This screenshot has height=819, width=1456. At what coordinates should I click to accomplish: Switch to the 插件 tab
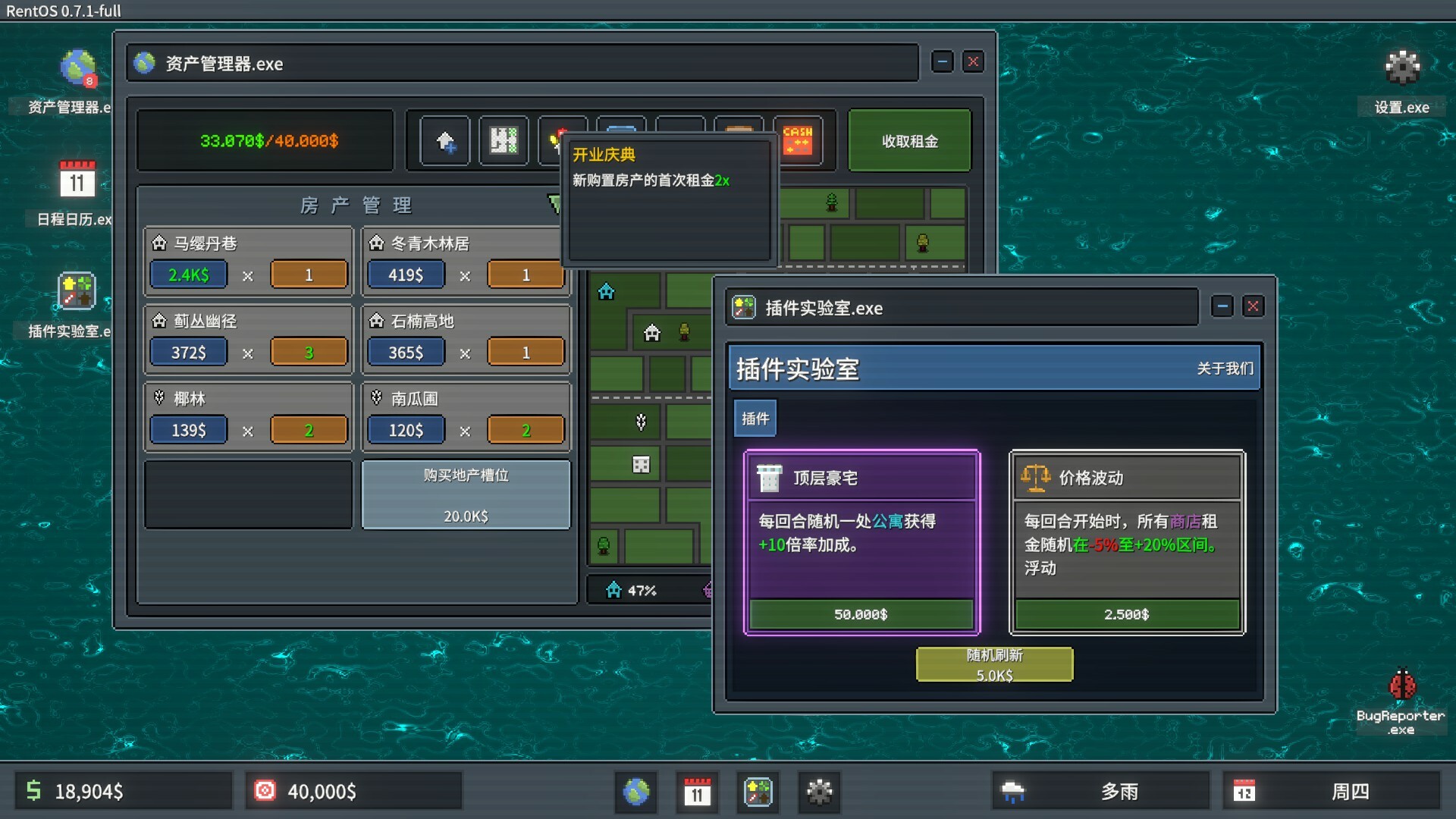click(755, 418)
